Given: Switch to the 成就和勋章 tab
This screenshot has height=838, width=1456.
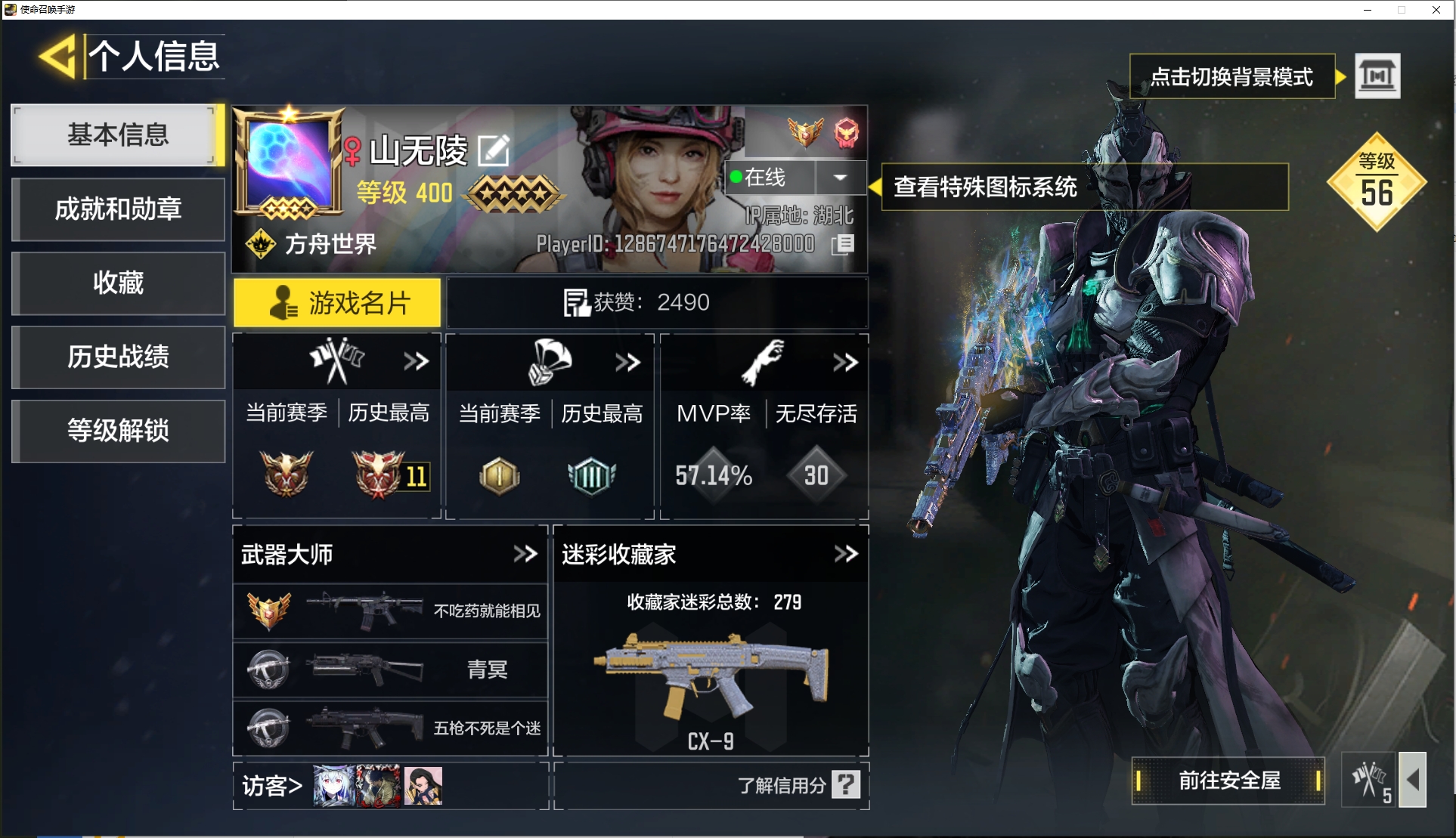Looking at the screenshot, I should [118, 209].
